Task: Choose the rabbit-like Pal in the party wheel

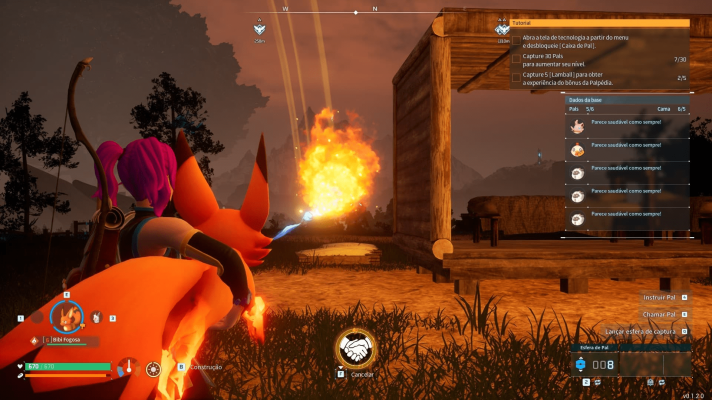Action: (x=97, y=317)
